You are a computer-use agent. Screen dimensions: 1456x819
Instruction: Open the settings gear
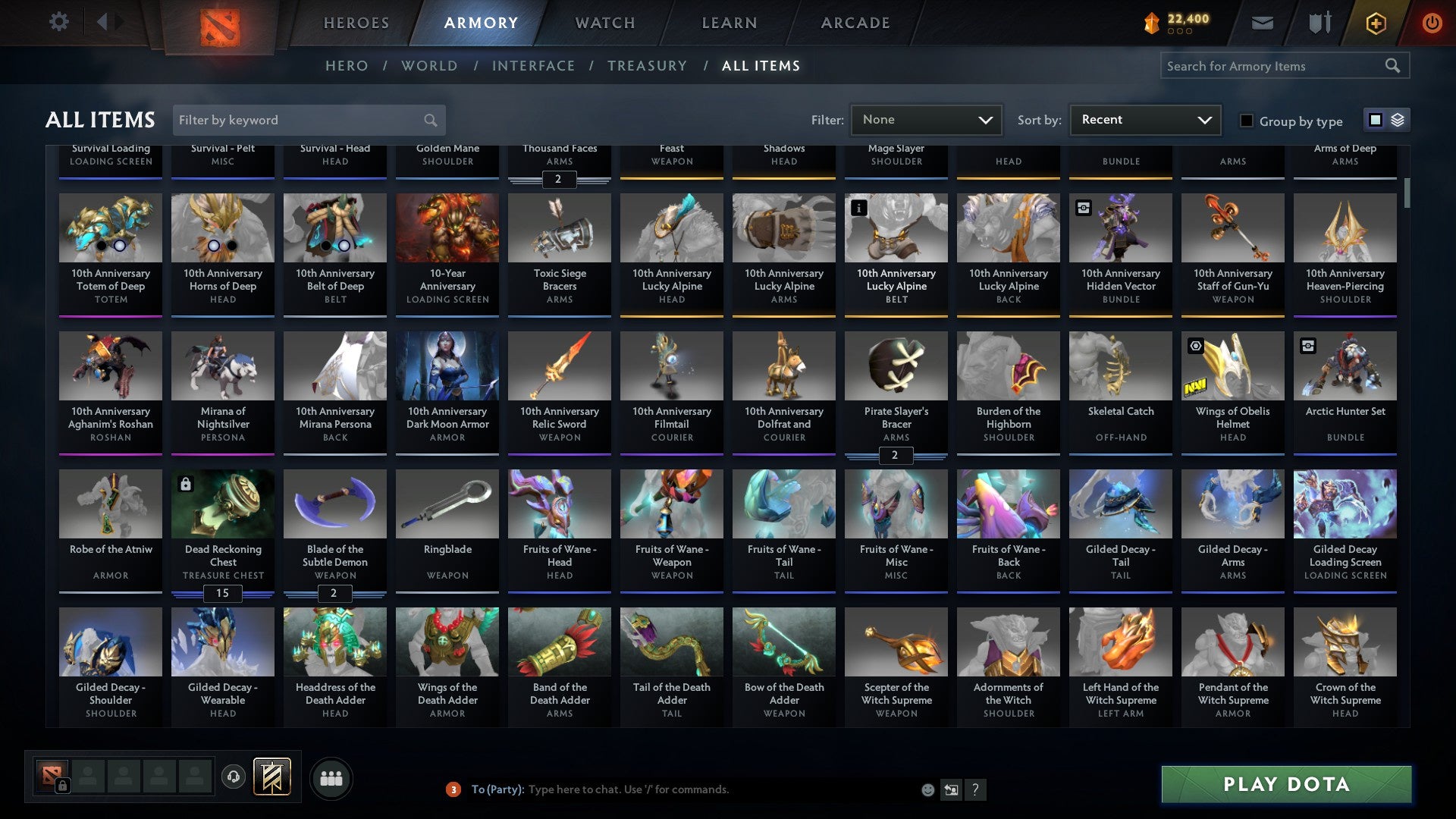(x=58, y=22)
